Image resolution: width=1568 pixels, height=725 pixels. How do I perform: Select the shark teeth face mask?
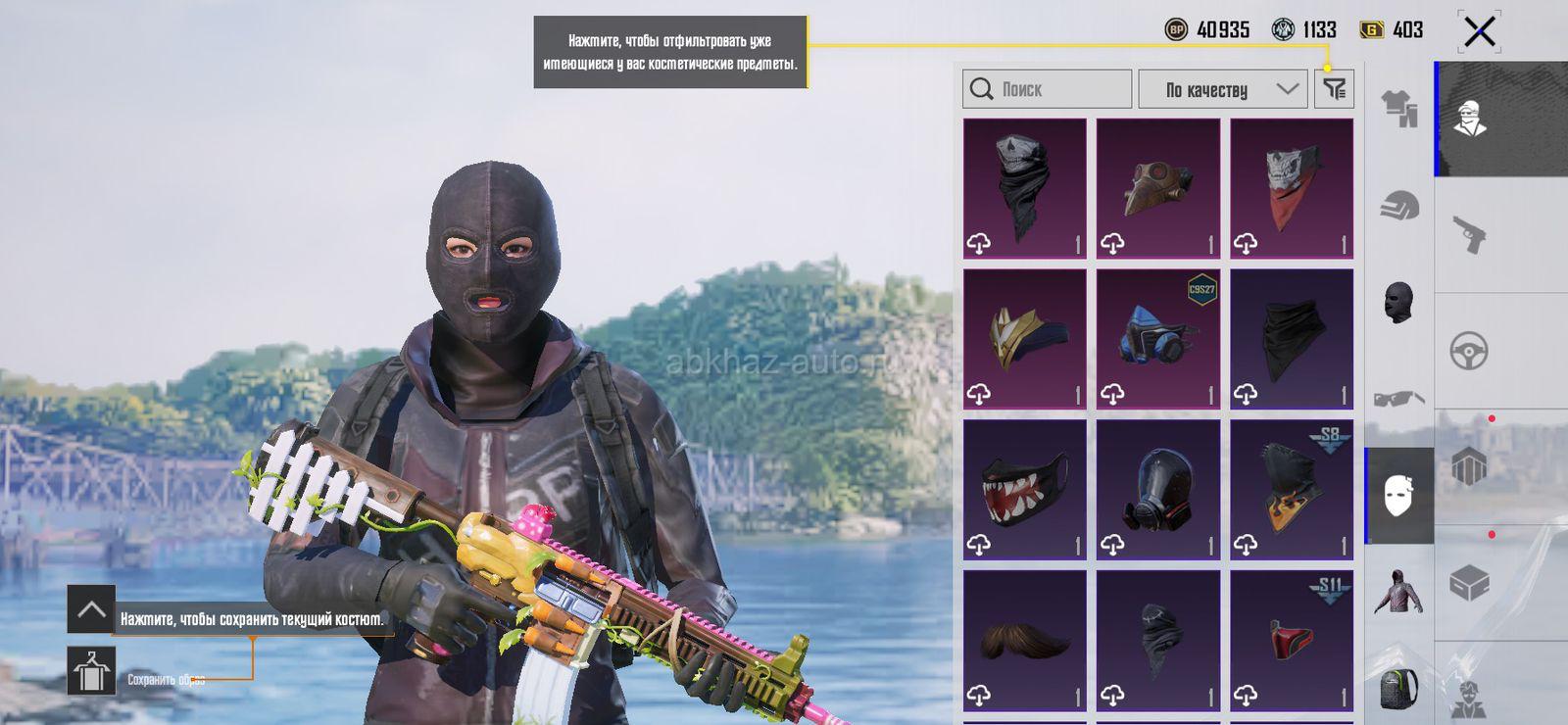pos(1024,489)
